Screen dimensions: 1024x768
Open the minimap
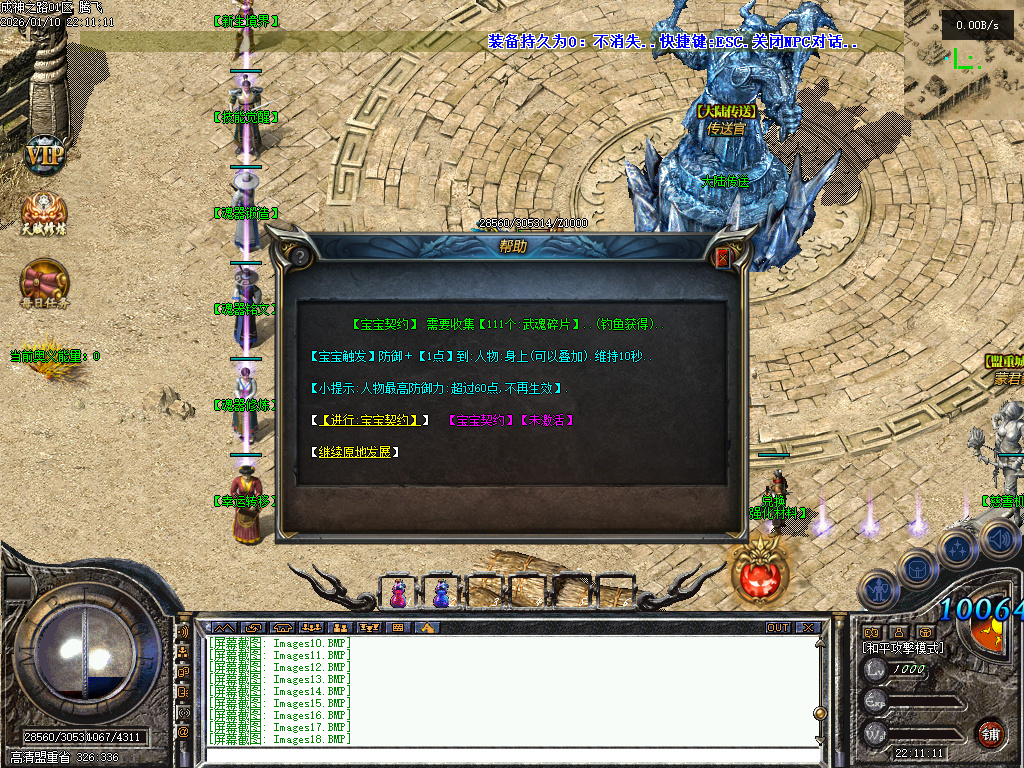[x=964, y=60]
